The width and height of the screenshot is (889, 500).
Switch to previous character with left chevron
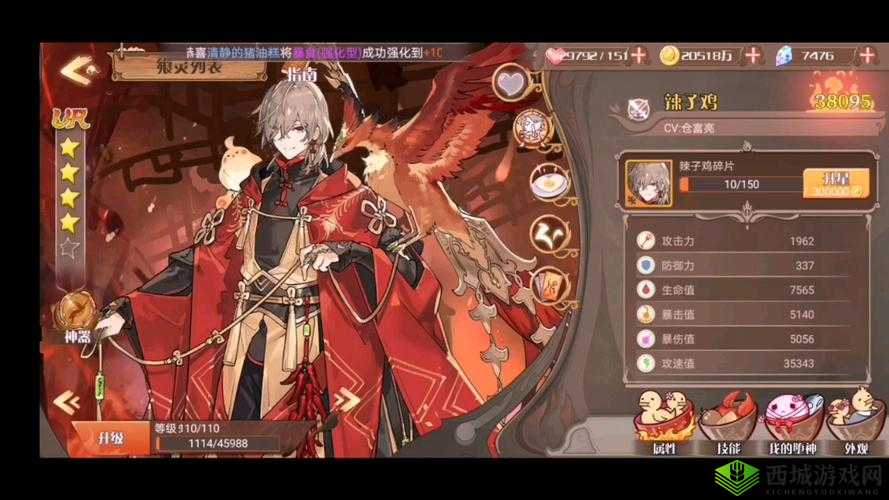pos(68,401)
